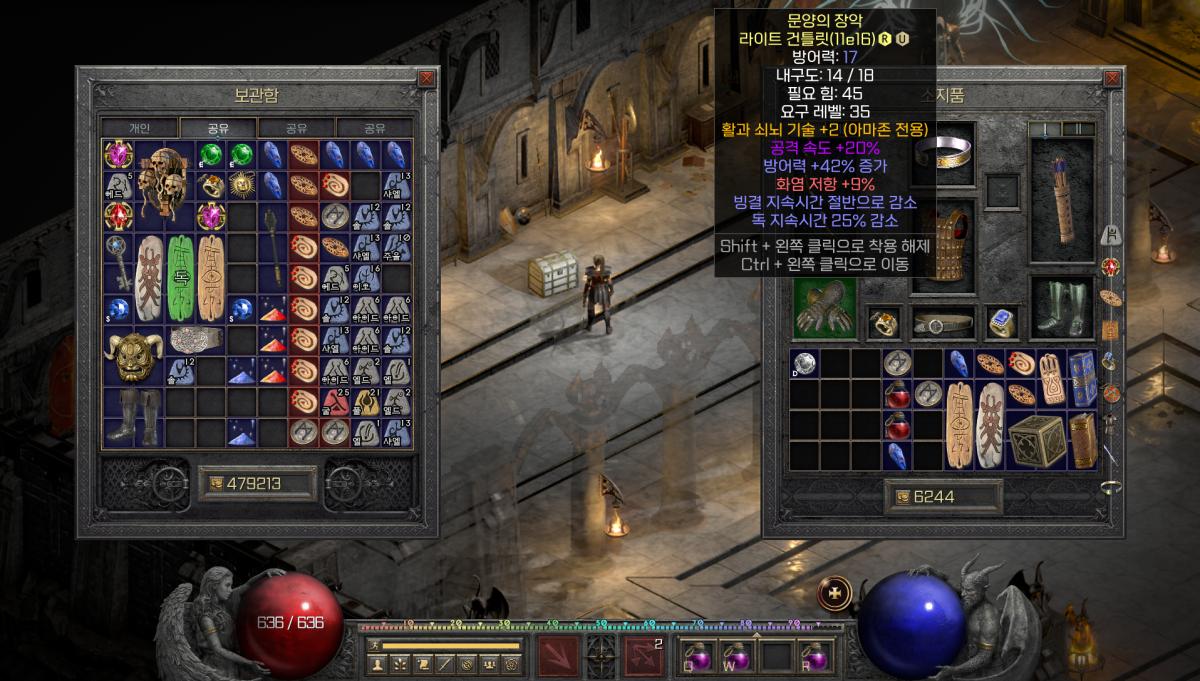Close the stash window

tap(427, 78)
